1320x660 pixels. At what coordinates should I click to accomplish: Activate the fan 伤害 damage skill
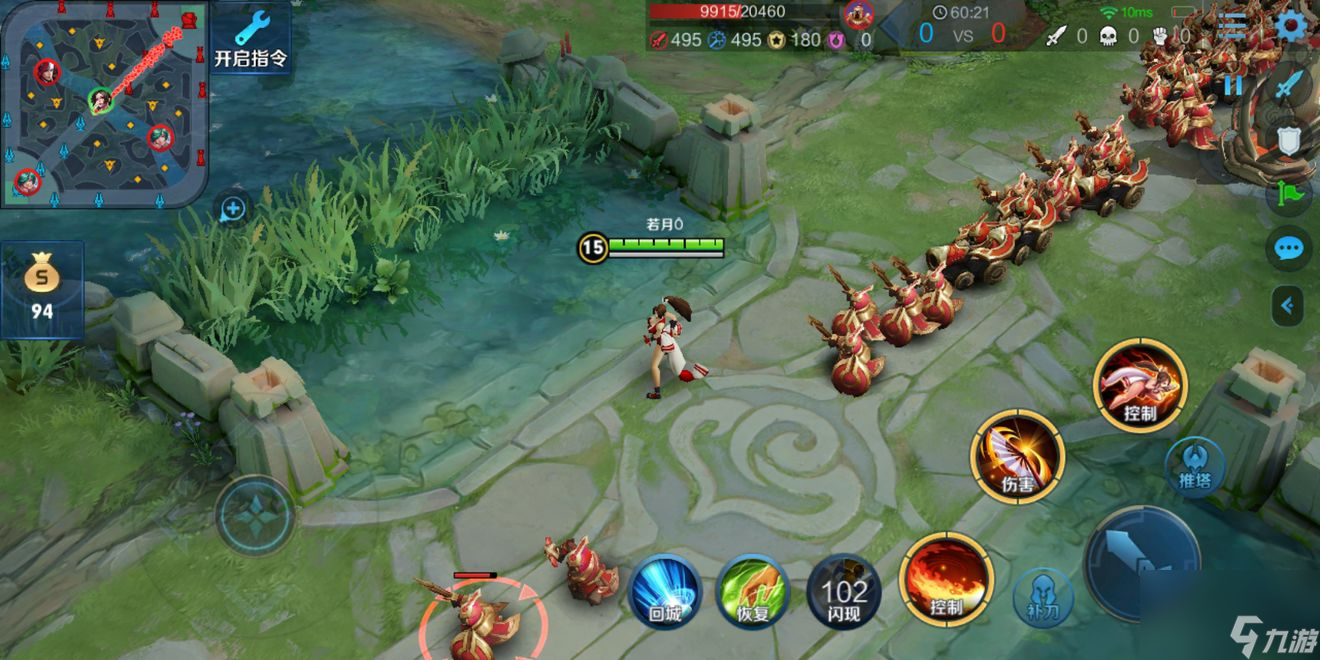[1017, 456]
